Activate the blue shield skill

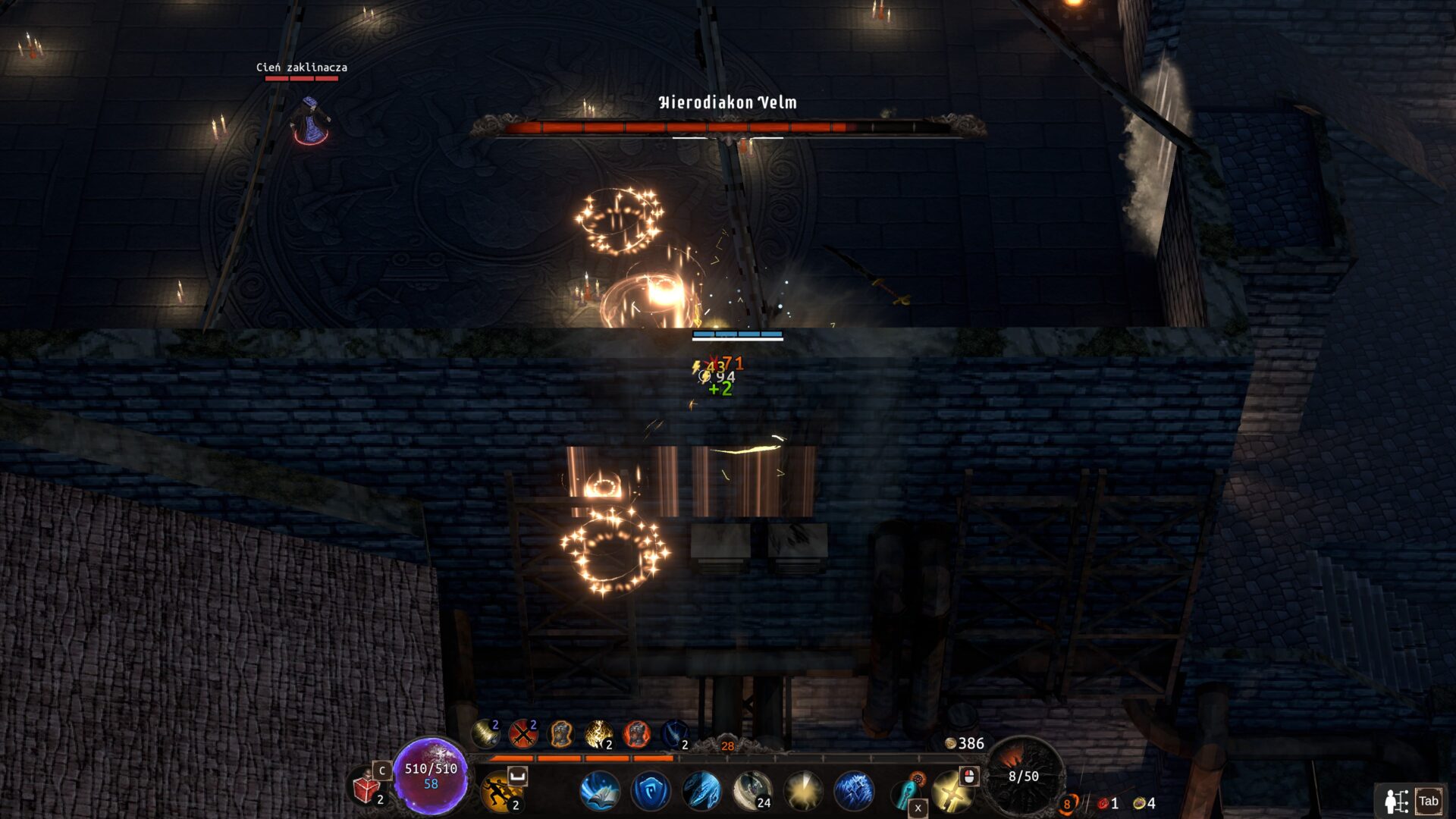[650, 791]
